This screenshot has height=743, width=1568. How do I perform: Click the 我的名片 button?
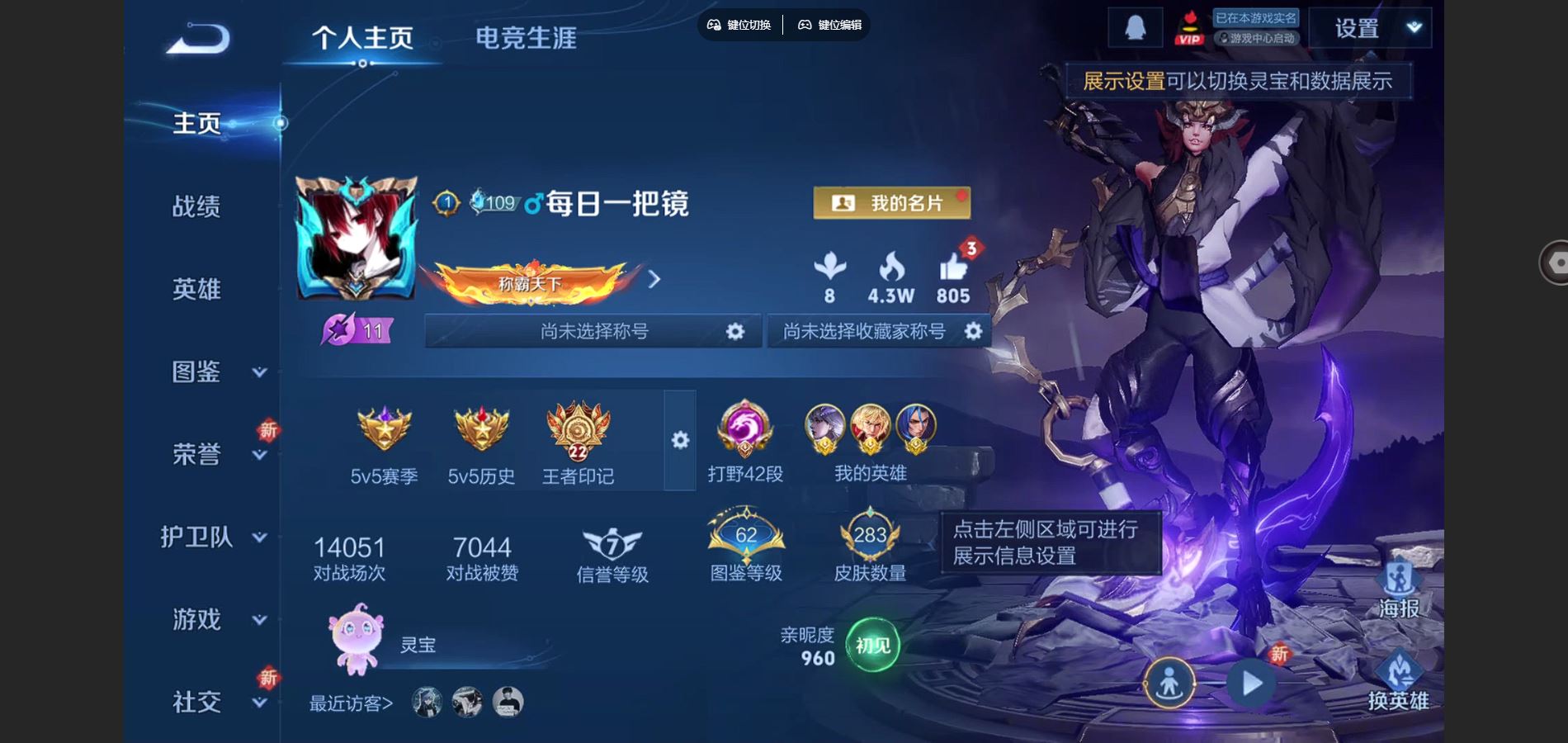[891, 202]
